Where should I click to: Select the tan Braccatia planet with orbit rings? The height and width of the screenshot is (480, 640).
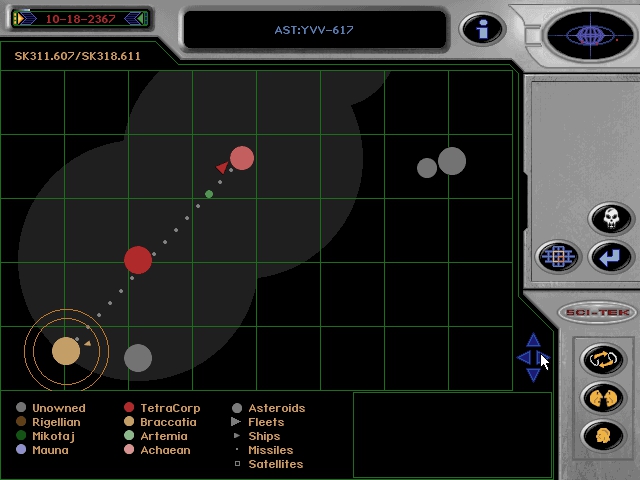(66, 350)
